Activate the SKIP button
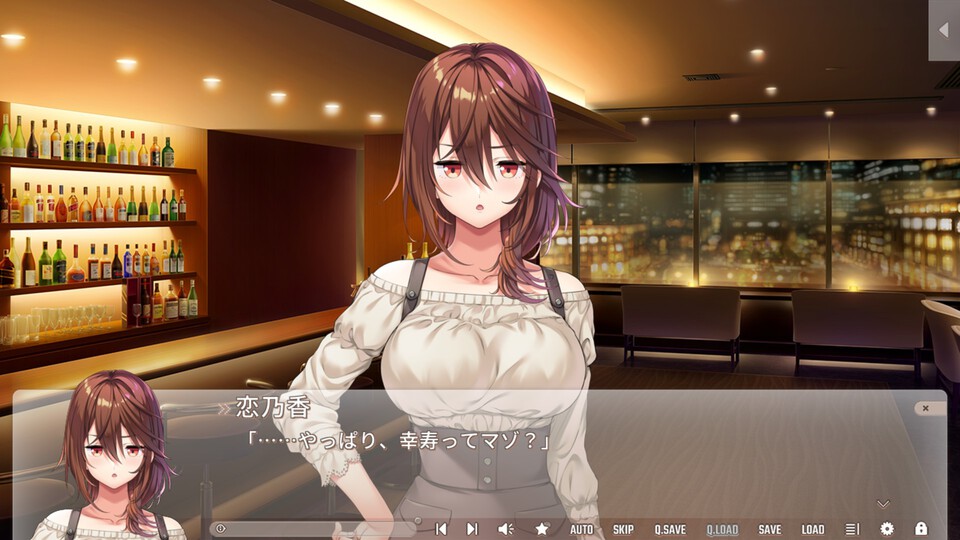Viewport: 960px width, 540px height. coord(623,529)
